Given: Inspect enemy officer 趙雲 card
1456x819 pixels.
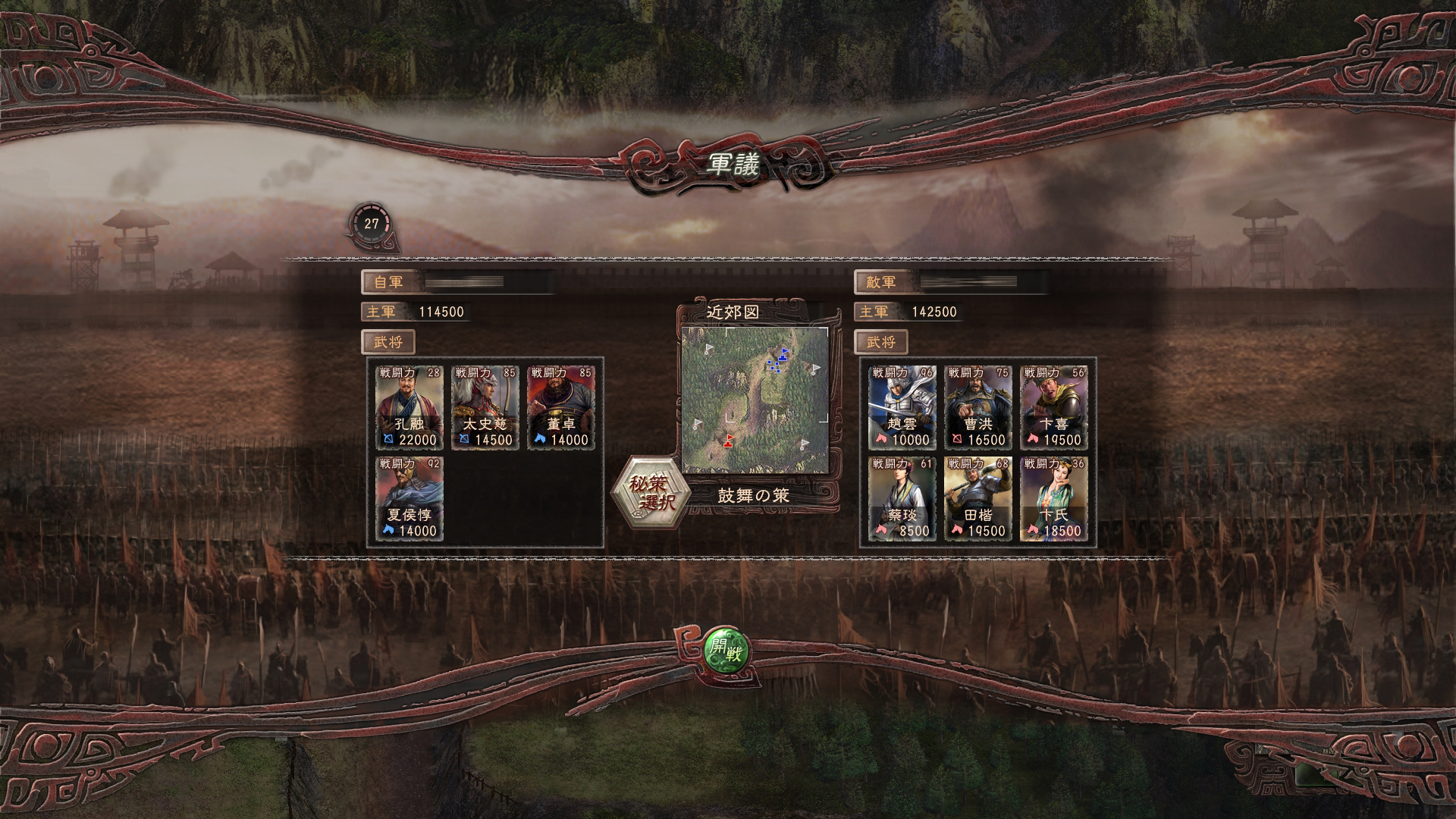Looking at the screenshot, I should (x=902, y=407).
